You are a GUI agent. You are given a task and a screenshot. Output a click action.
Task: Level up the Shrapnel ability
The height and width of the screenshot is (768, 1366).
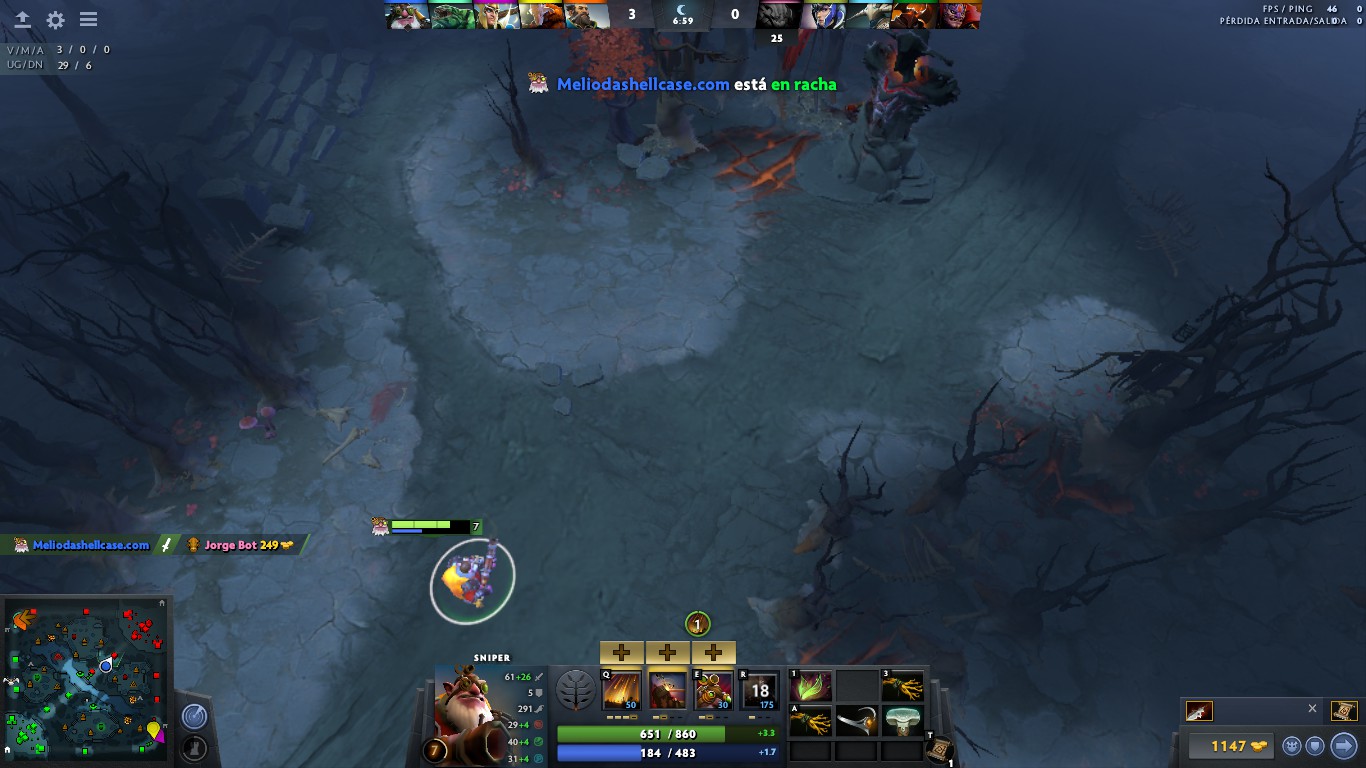click(x=621, y=653)
